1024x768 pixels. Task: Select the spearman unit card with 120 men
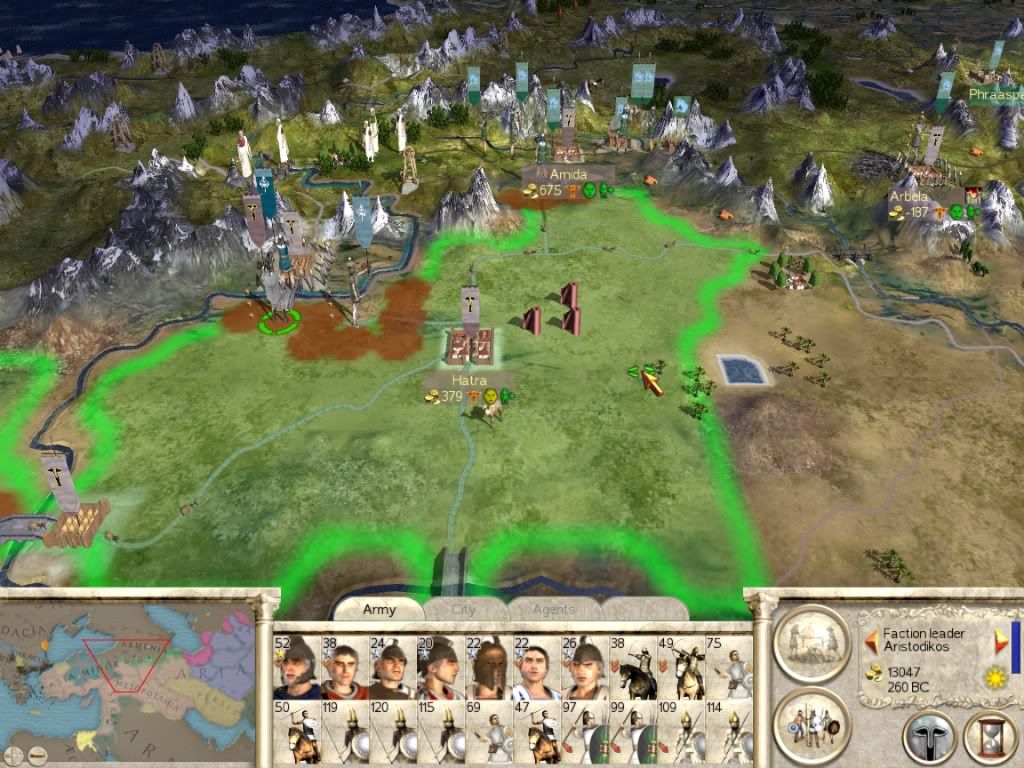(x=393, y=733)
